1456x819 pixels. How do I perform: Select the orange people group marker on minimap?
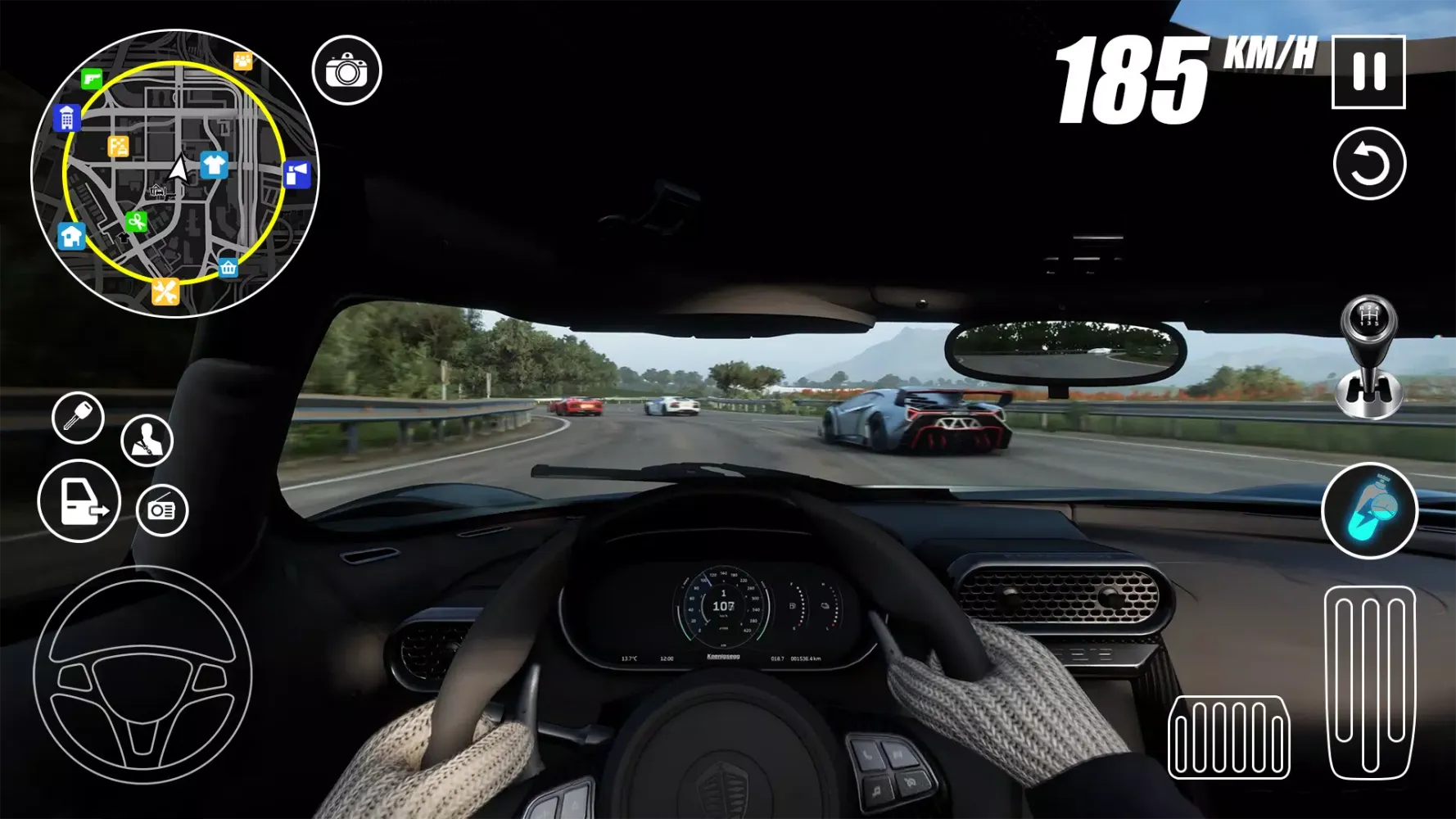(x=242, y=59)
